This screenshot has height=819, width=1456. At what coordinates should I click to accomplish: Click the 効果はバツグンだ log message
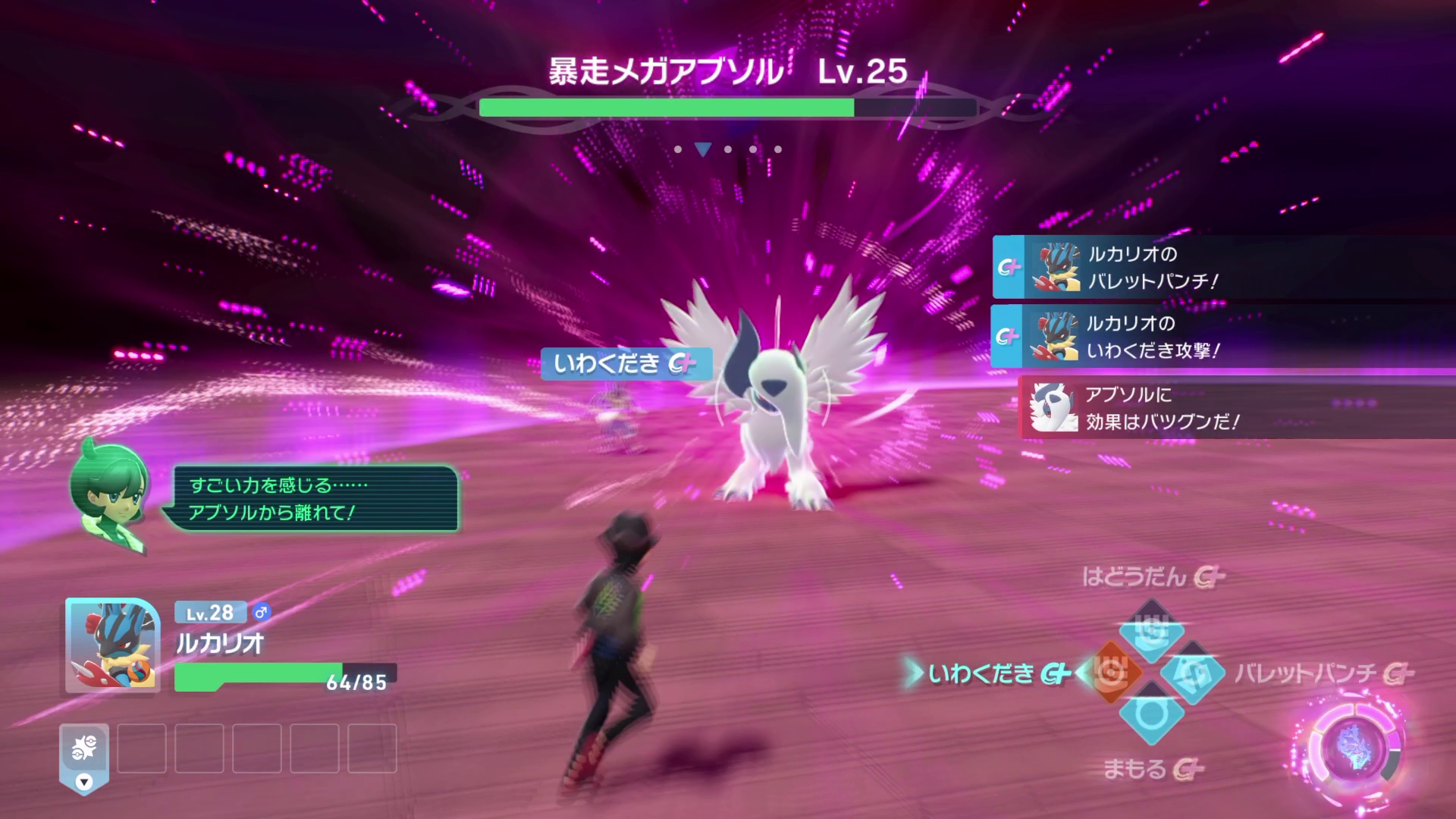click(1236, 407)
